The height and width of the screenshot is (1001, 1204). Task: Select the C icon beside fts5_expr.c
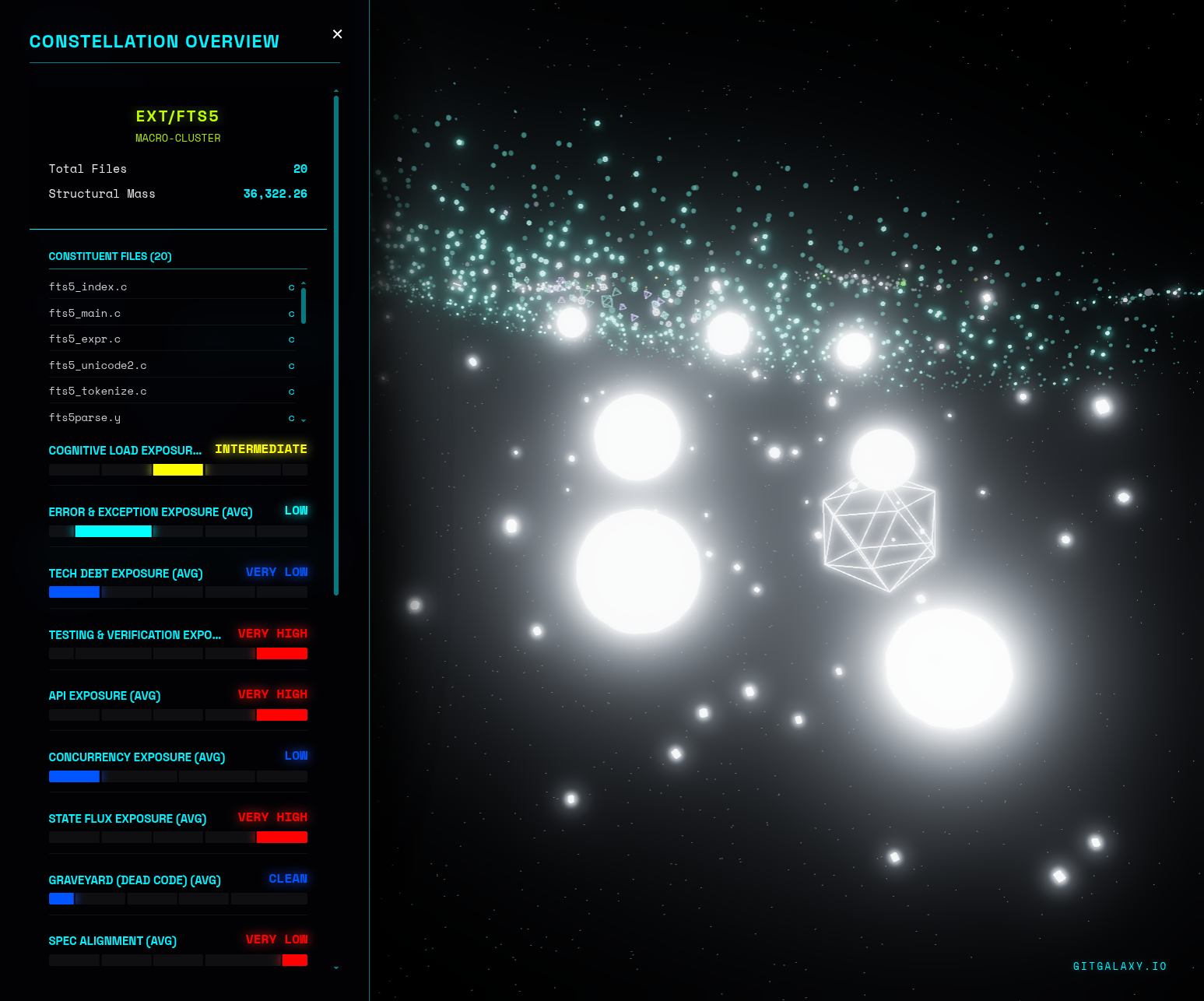291,339
